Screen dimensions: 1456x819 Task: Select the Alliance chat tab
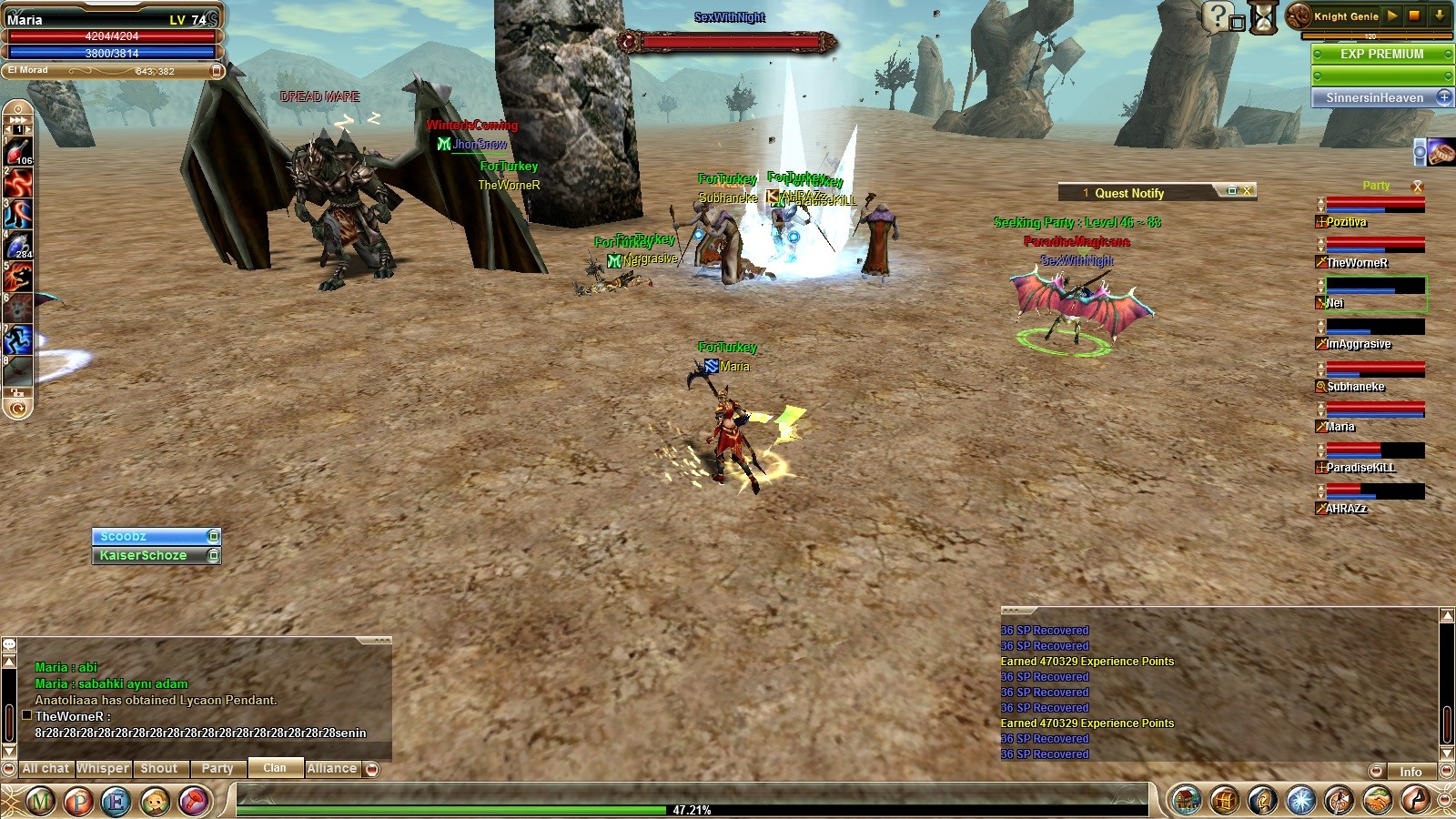pos(332,769)
